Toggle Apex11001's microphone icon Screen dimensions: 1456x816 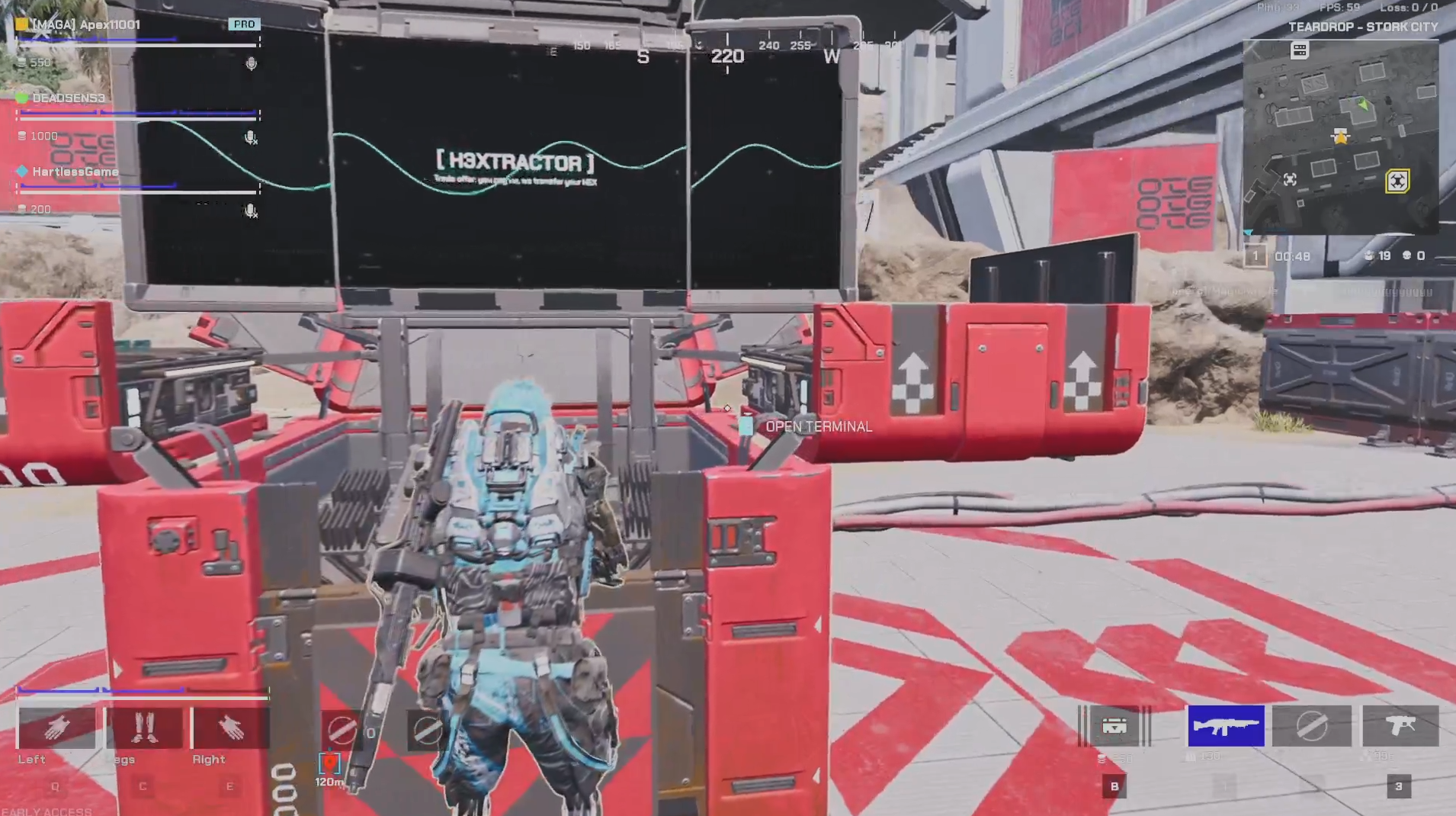[251, 63]
